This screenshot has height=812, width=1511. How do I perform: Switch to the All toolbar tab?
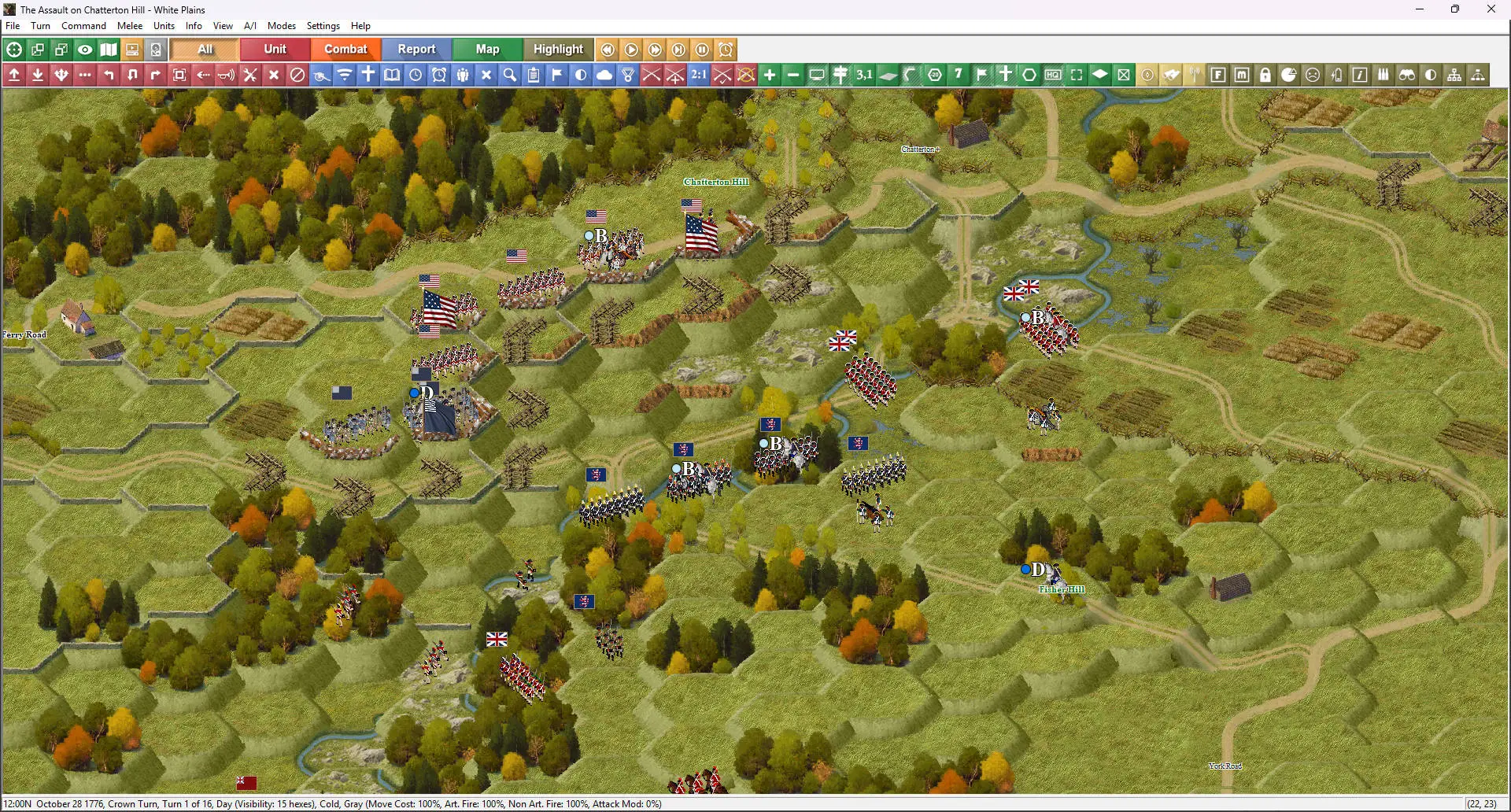(x=205, y=49)
